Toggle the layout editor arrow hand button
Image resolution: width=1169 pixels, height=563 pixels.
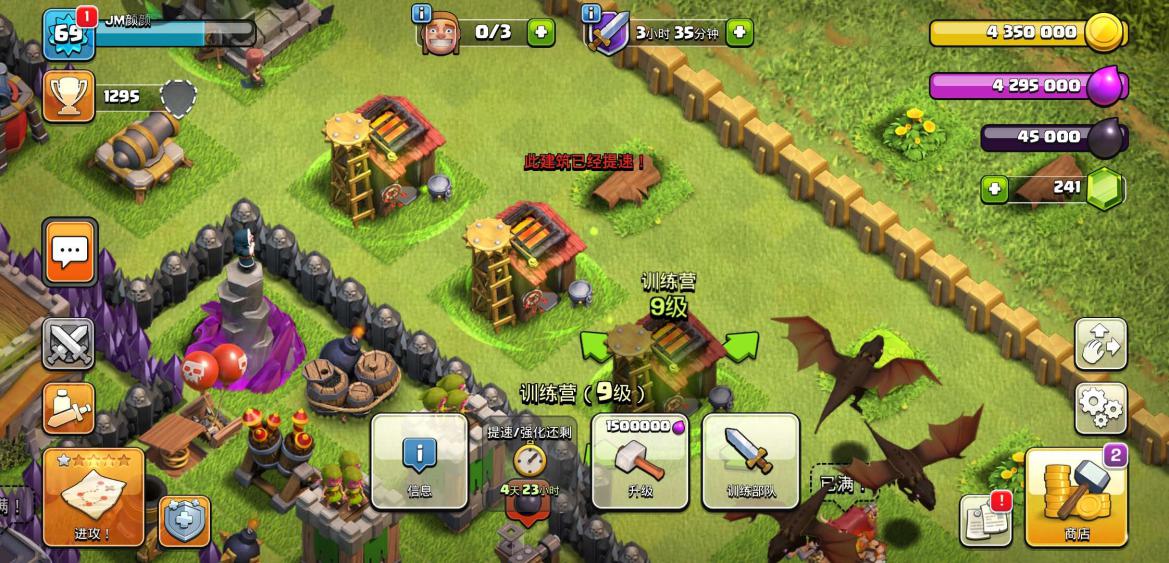(x=1100, y=345)
